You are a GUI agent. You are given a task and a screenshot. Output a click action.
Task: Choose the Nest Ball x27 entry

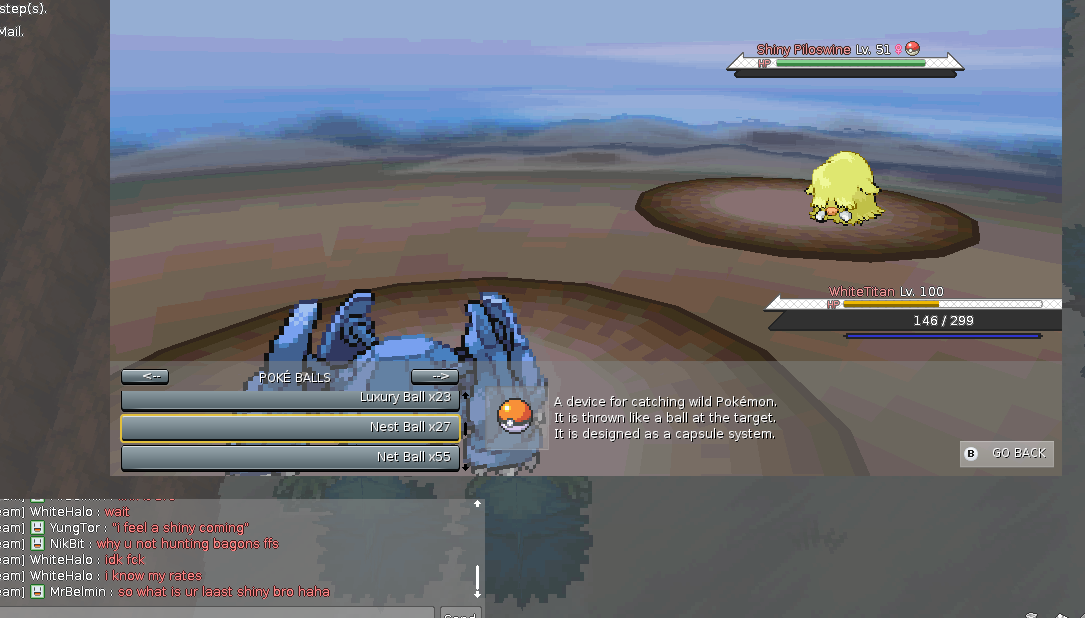pos(290,428)
